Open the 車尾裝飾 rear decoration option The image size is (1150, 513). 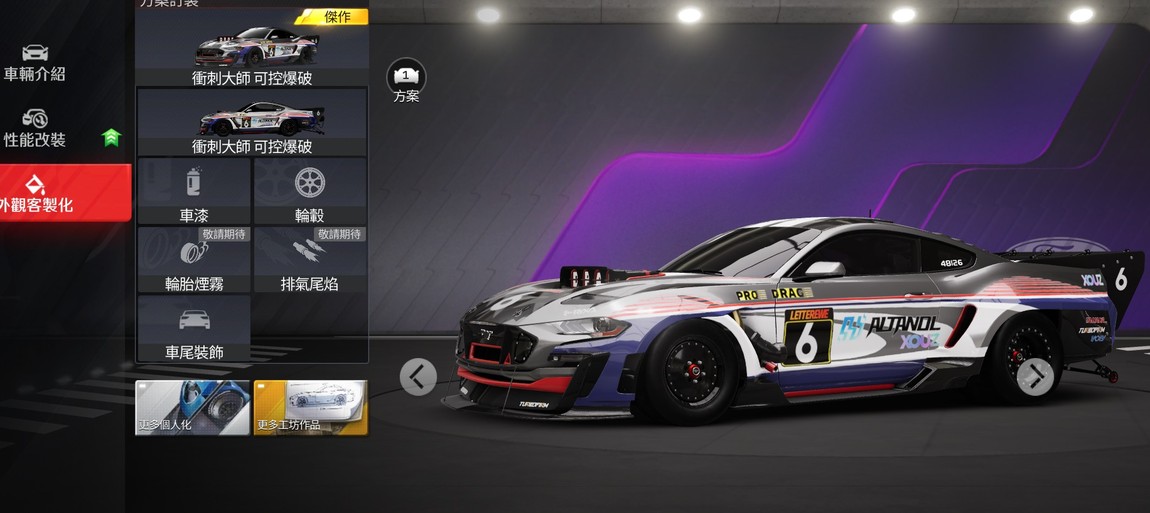click(194, 329)
